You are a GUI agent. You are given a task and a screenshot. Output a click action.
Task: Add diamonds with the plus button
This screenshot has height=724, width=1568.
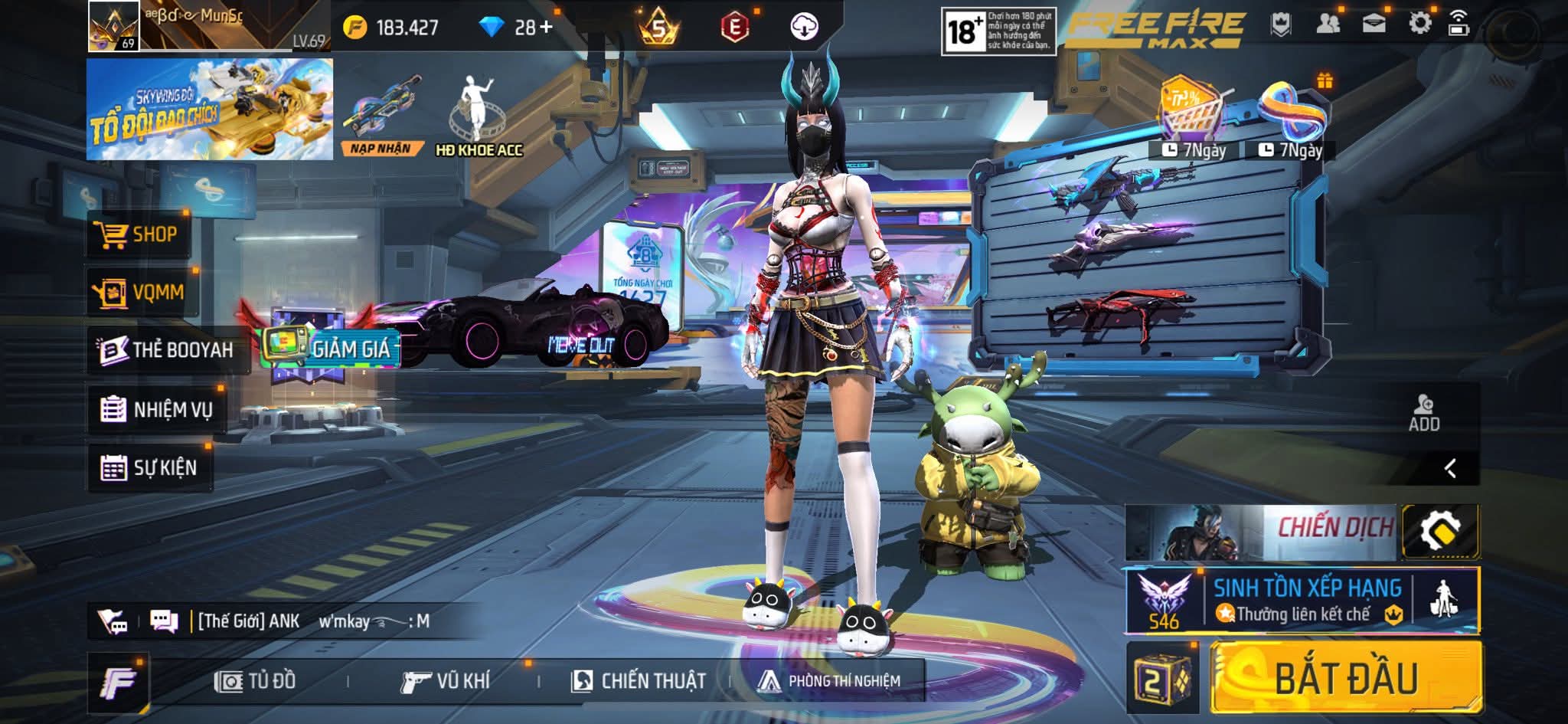click(x=545, y=28)
